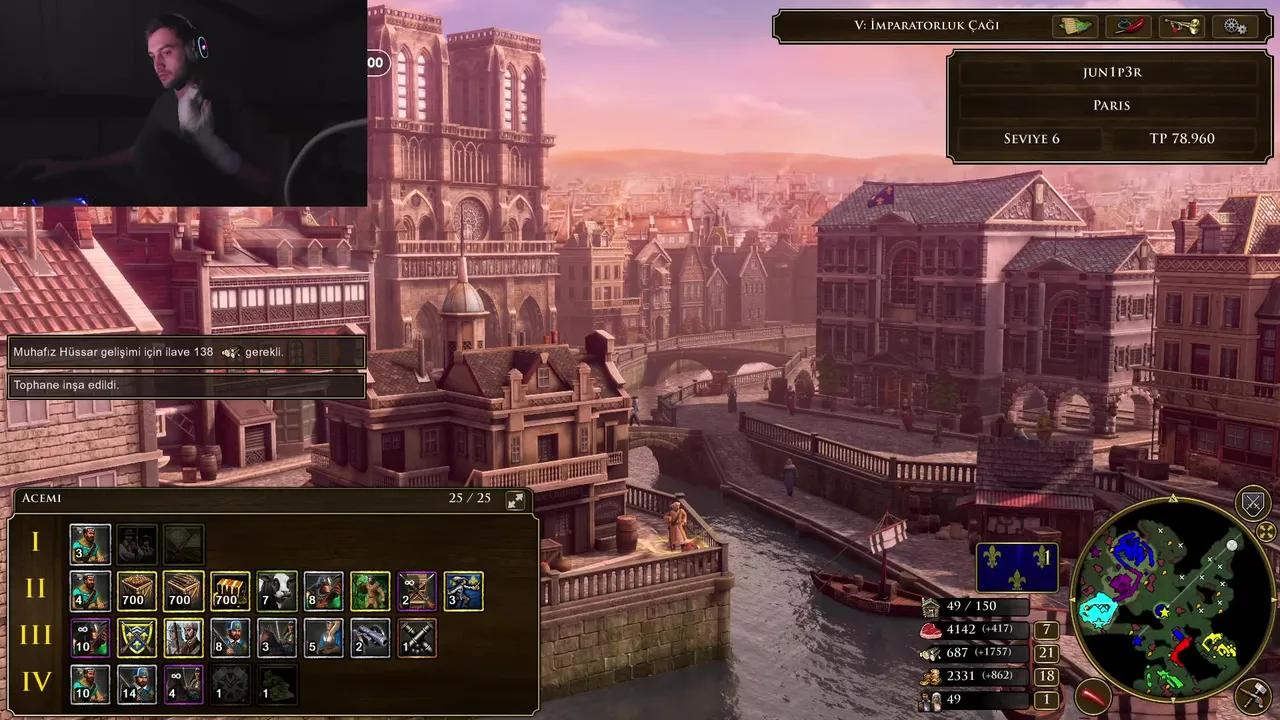Open the feathered hat icon in the top bar
This screenshot has width=1280, height=720.
1128,26
